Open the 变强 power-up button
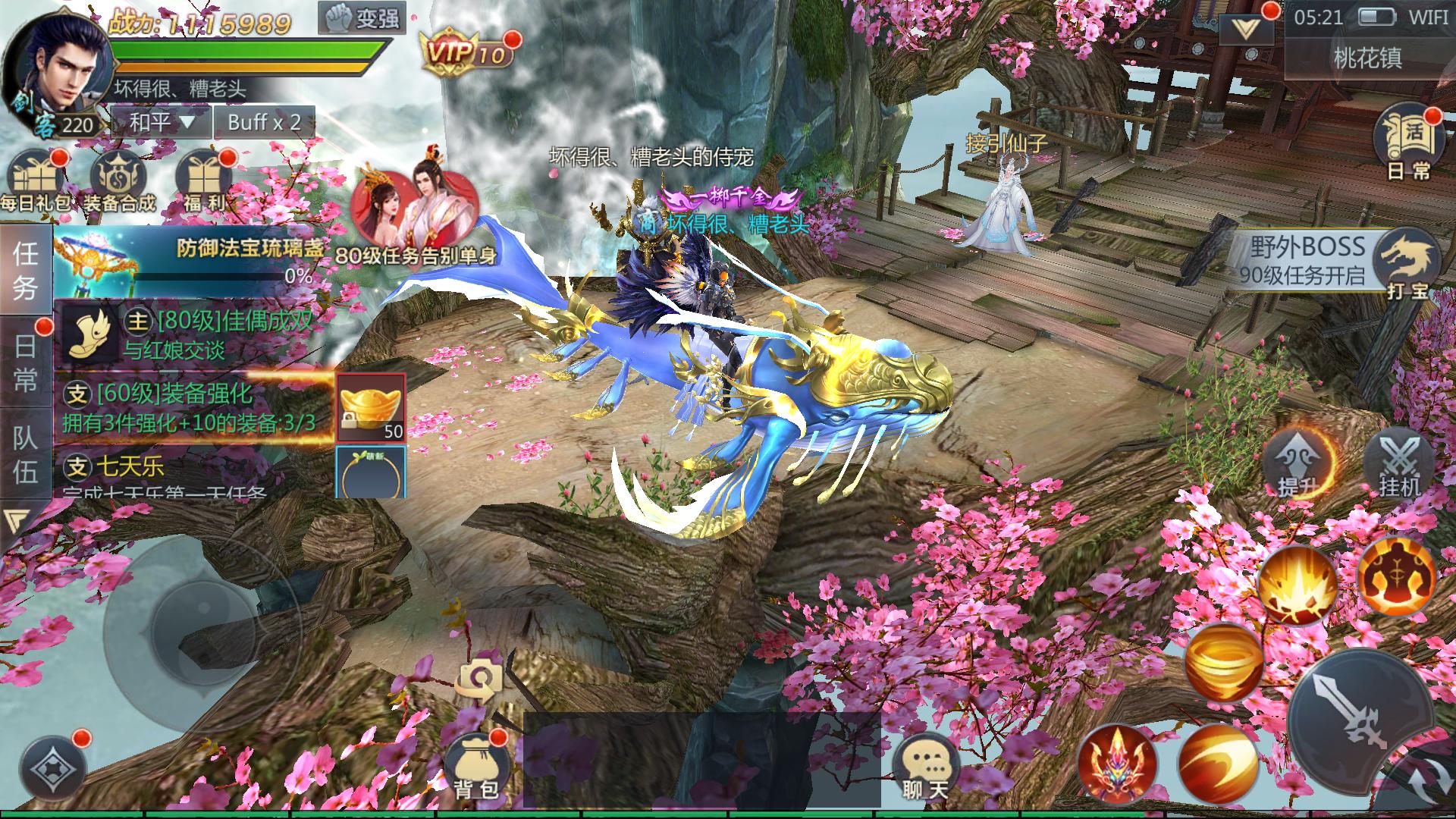This screenshot has height=819, width=1456. [362, 18]
